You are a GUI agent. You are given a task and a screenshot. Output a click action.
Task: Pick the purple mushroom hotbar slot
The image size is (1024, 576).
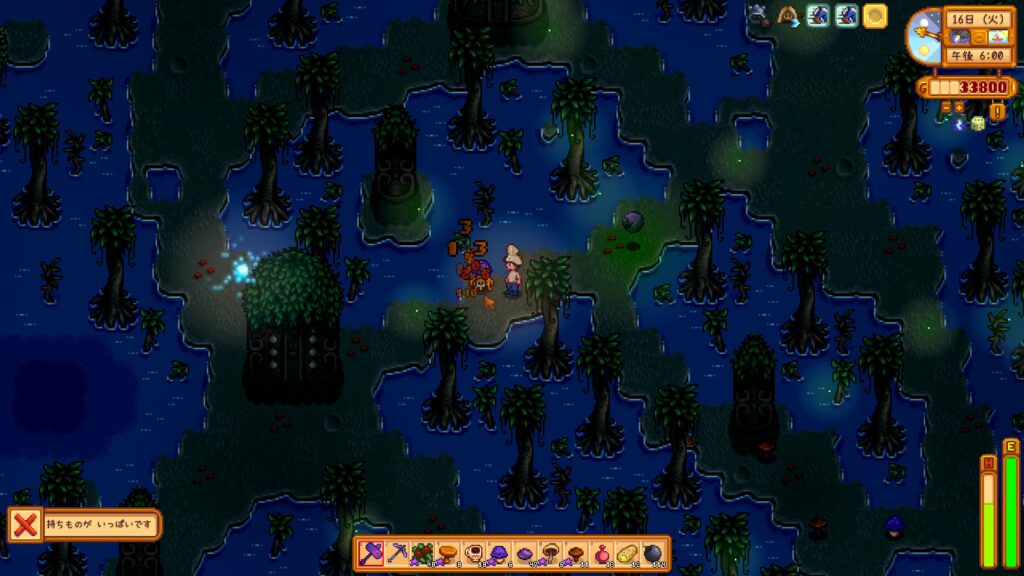point(499,553)
